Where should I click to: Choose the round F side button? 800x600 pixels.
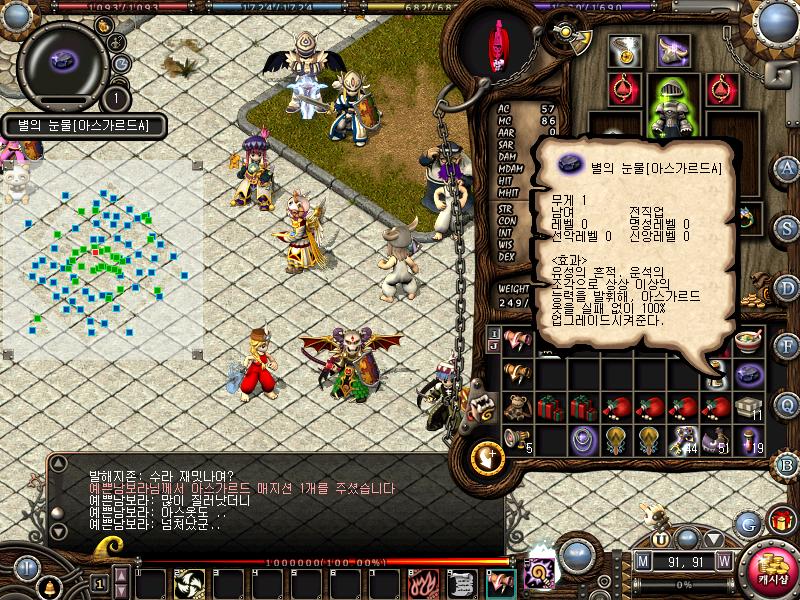[x=787, y=345]
